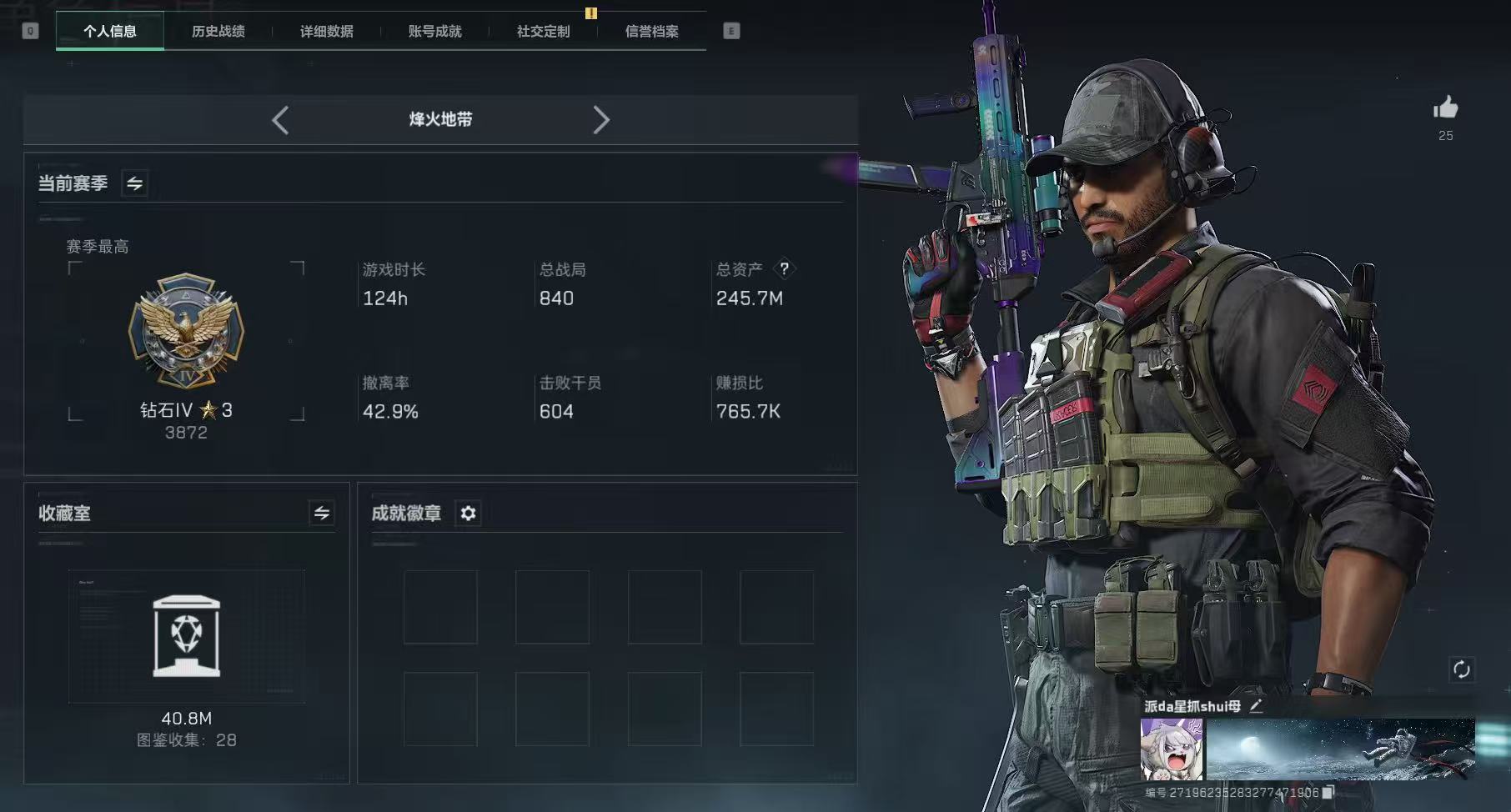
Task: Click the rotate character refresh icon
Action: tap(1461, 669)
